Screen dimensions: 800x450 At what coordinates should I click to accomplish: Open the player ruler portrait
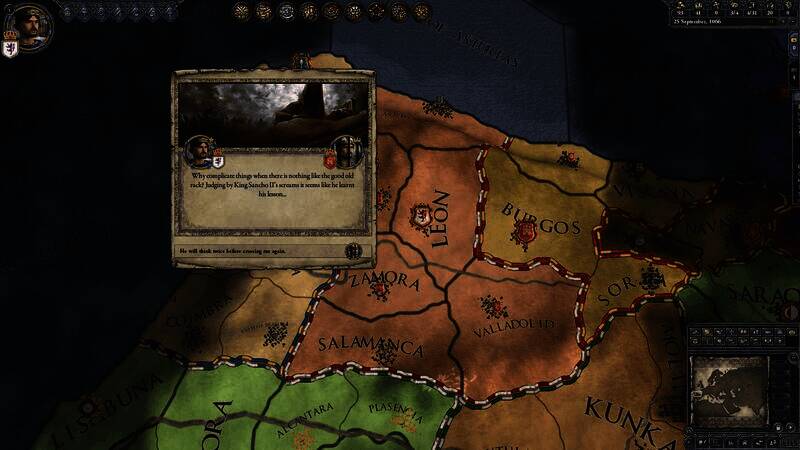pyautogui.click(x=32, y=22)
